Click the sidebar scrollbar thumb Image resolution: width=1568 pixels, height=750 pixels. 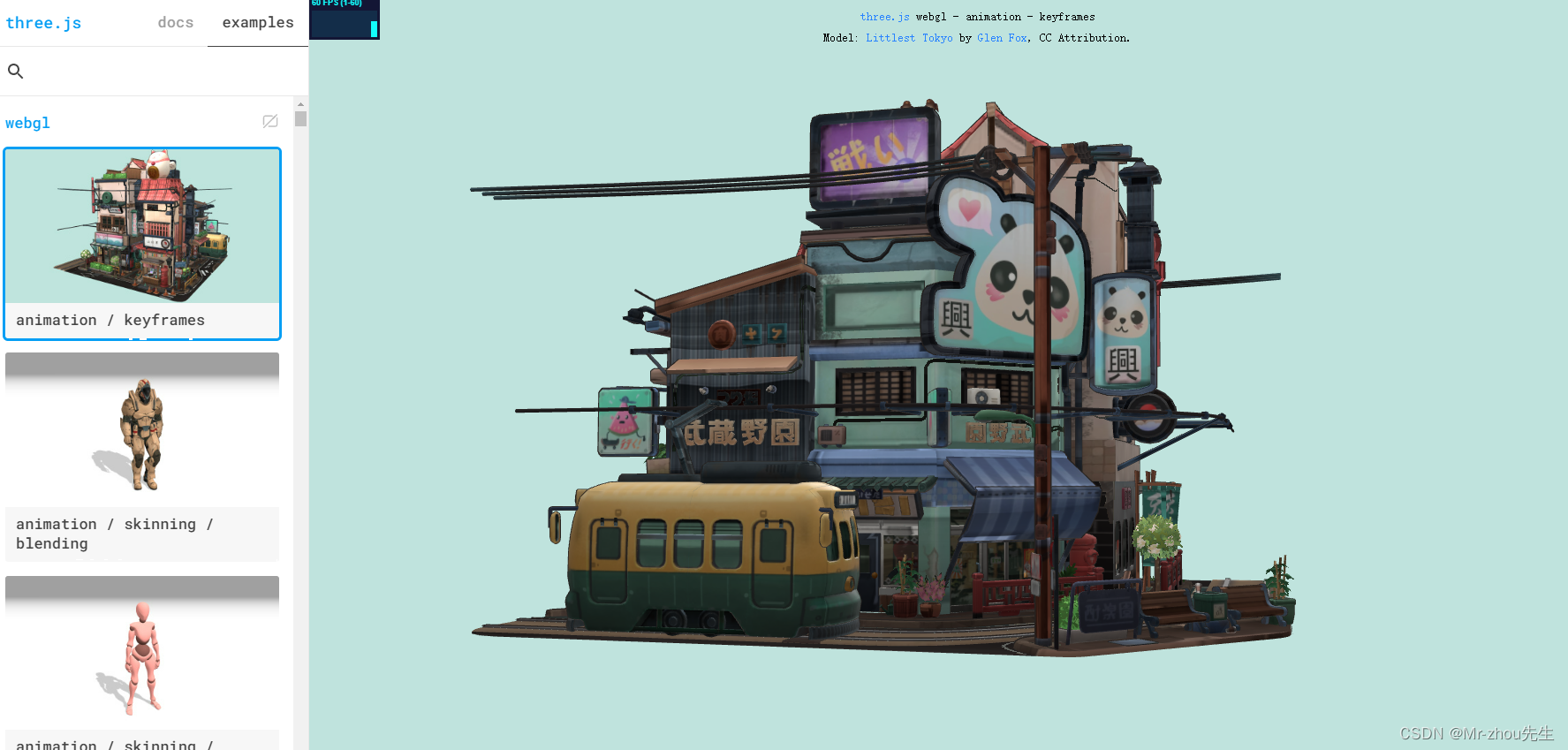[300, 117]
